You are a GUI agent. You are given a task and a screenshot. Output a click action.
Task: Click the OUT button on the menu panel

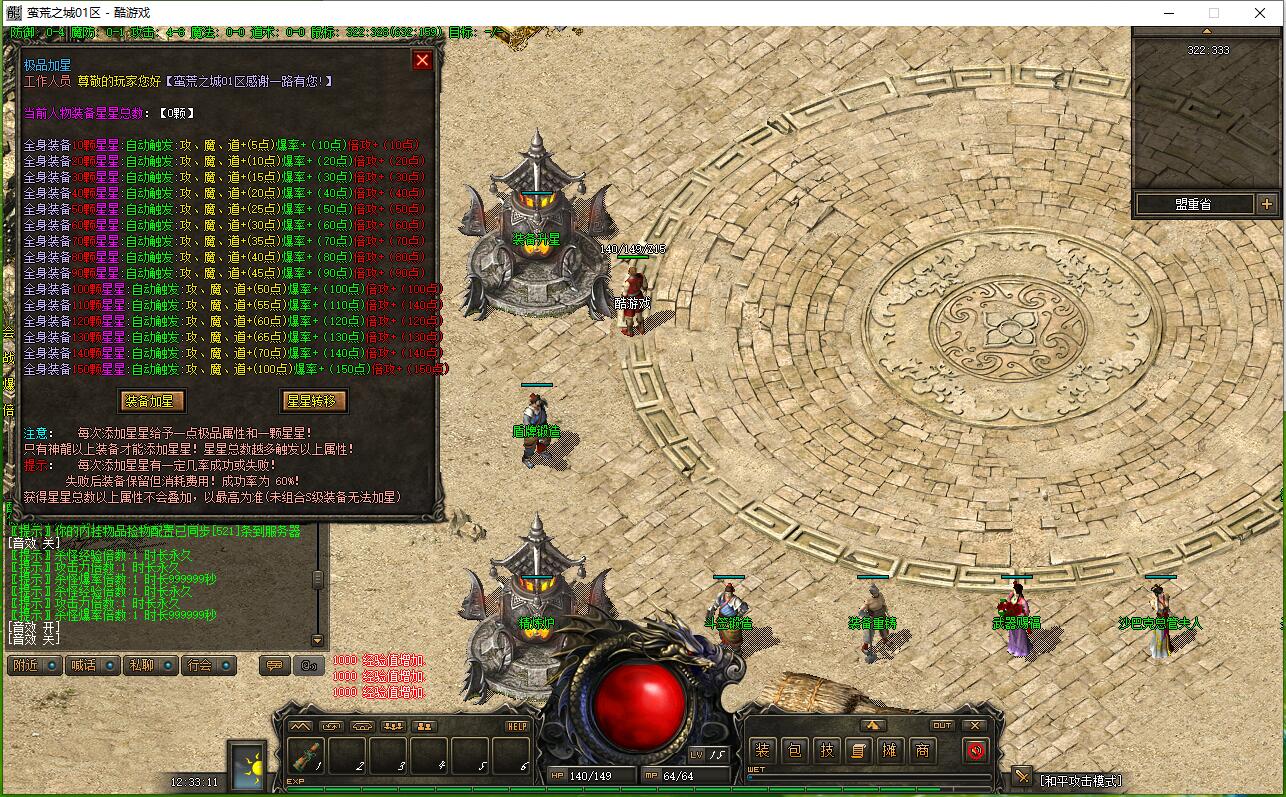942,726
